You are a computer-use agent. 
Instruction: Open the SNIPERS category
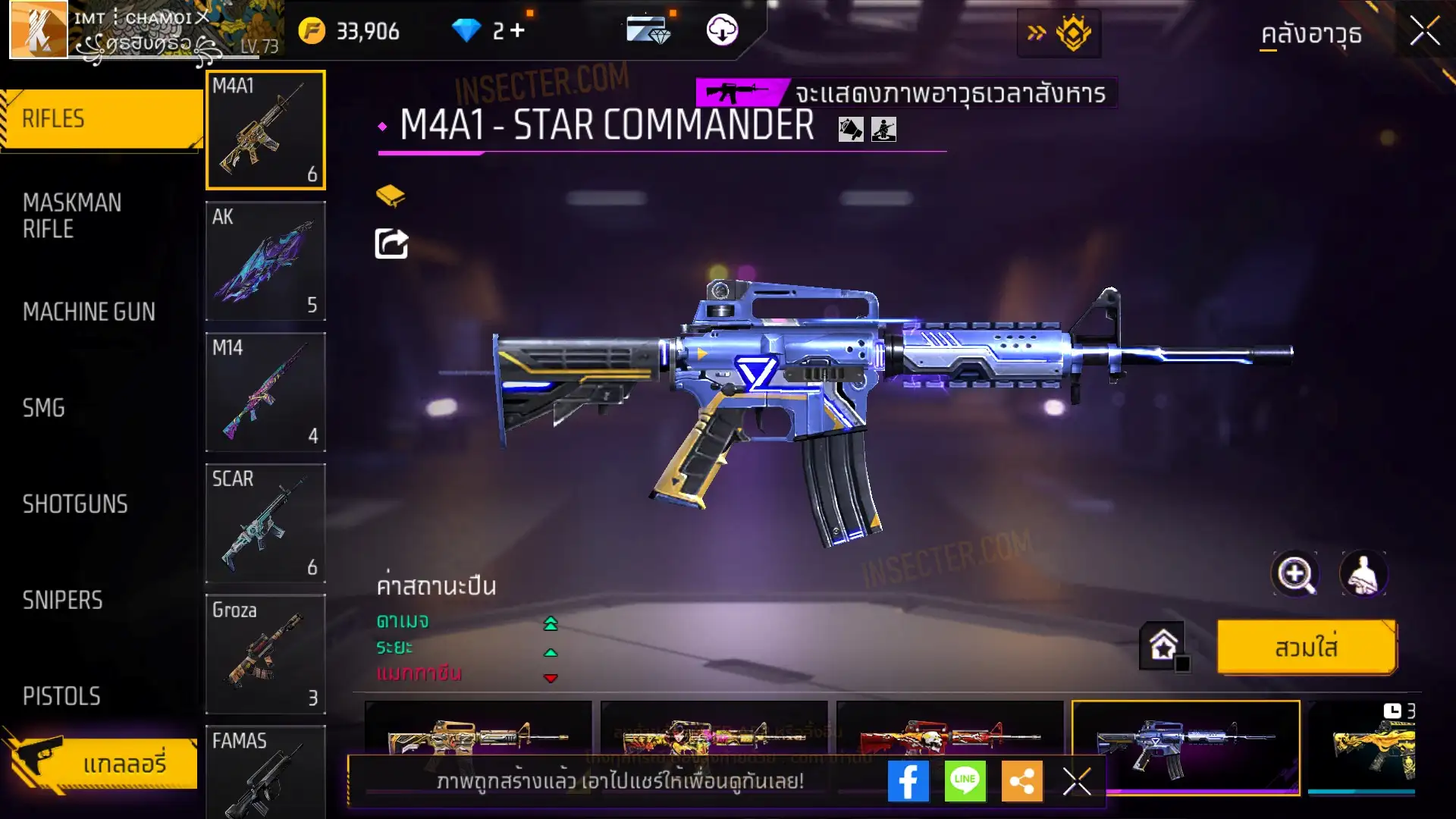click(x=62, y=601)
